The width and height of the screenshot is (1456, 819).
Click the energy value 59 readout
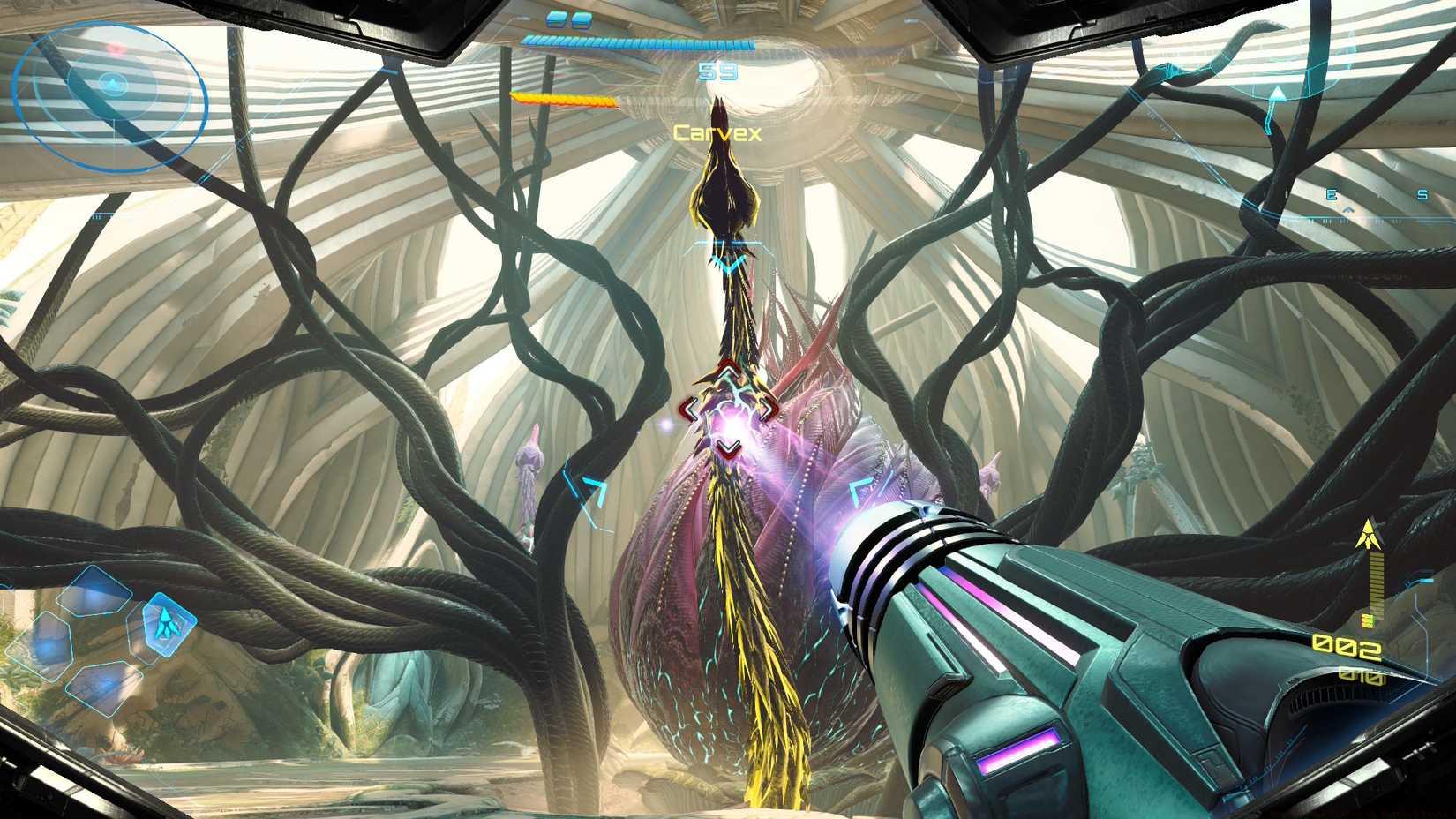(718, 71)
